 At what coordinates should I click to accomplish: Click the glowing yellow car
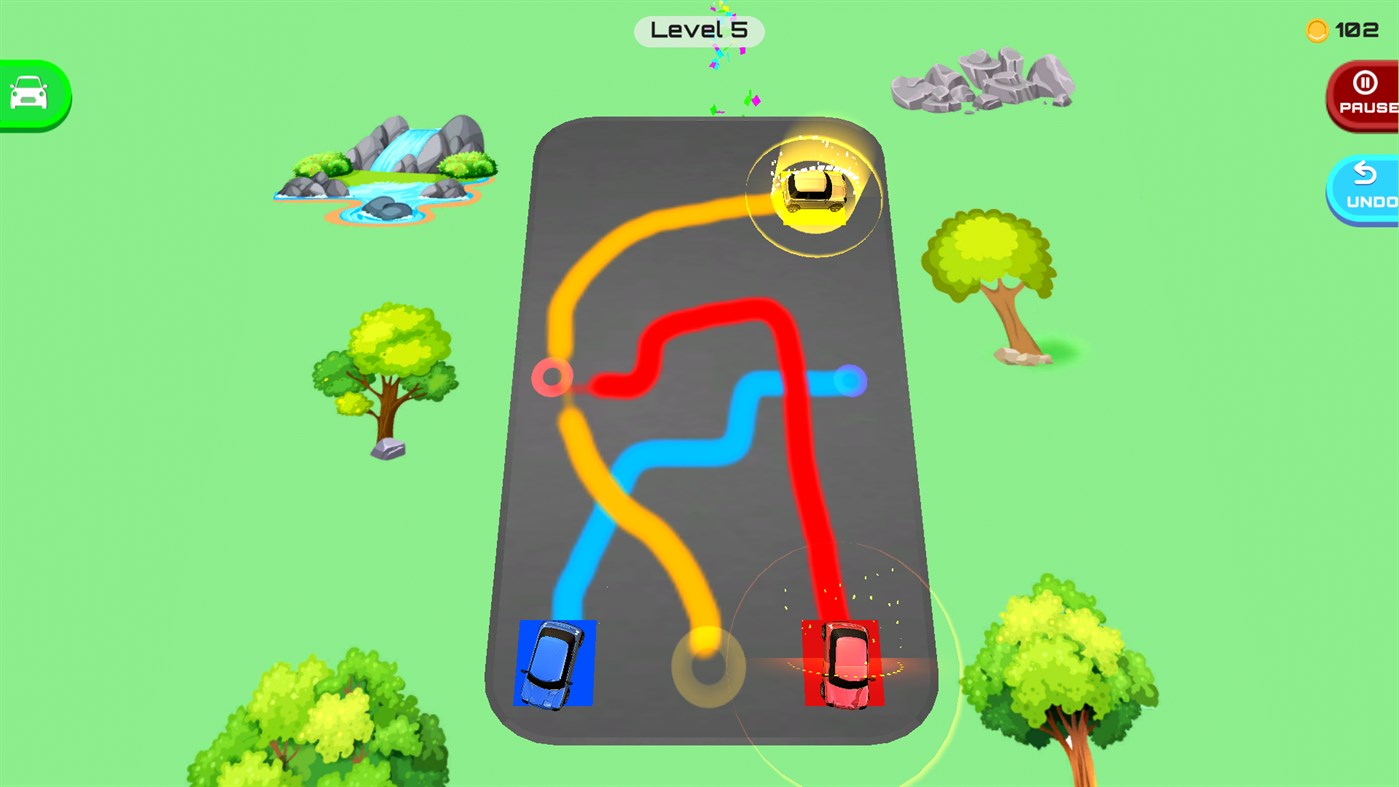pyautogui.click(x=813, y=190)
